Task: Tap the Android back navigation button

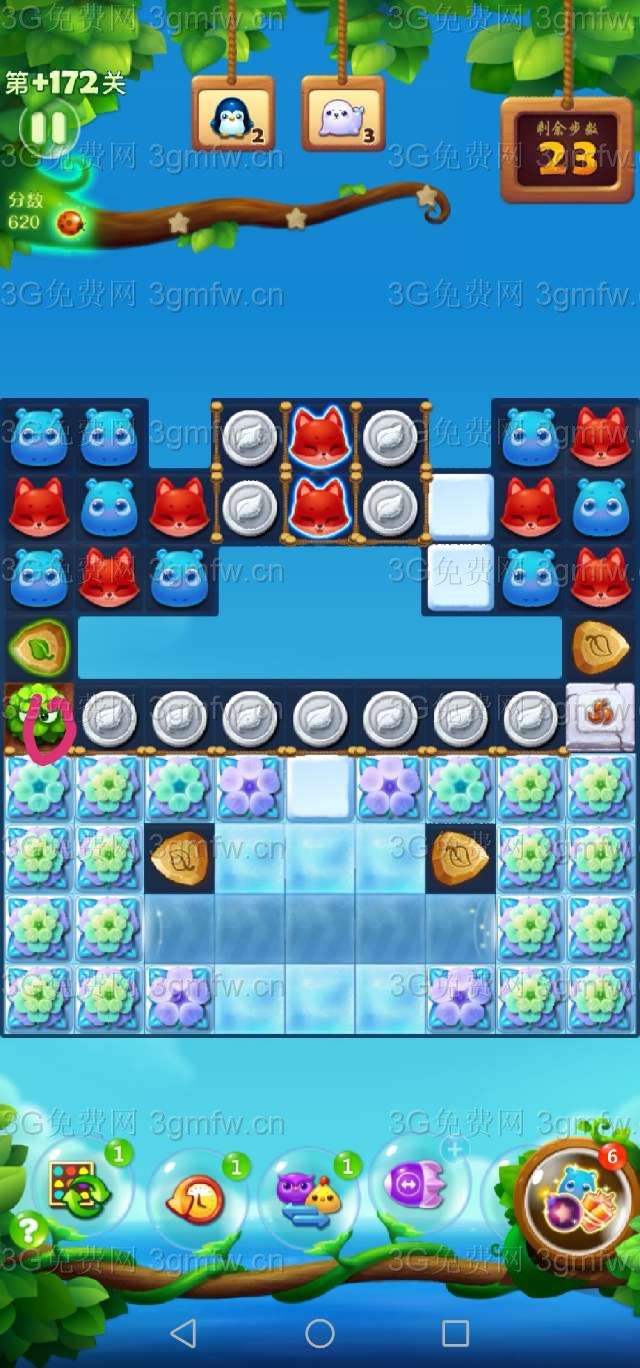Action: 183,1332
